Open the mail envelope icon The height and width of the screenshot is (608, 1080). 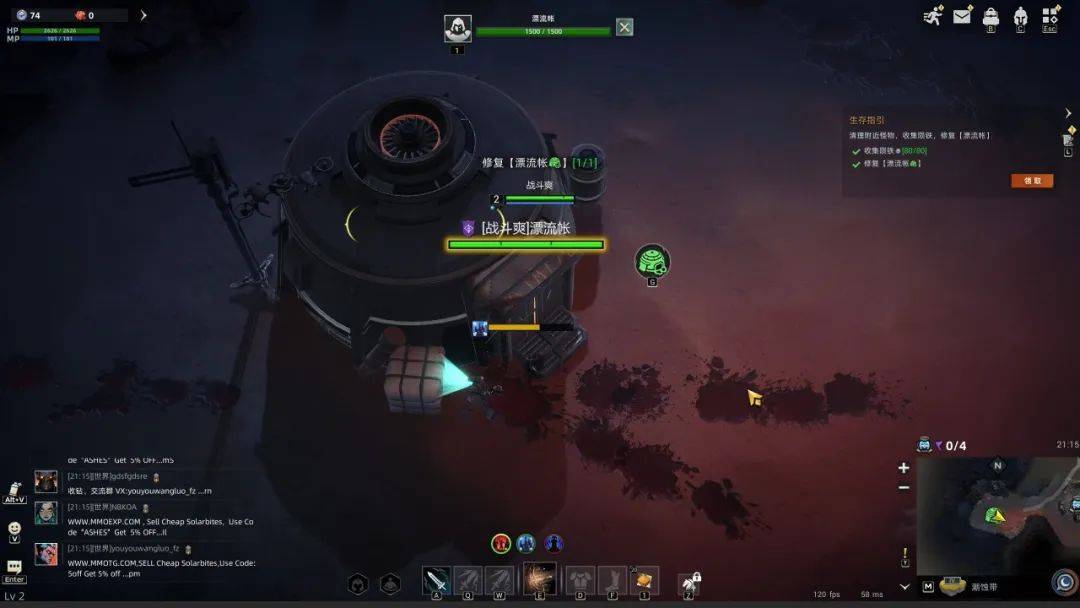pos(962,15)
